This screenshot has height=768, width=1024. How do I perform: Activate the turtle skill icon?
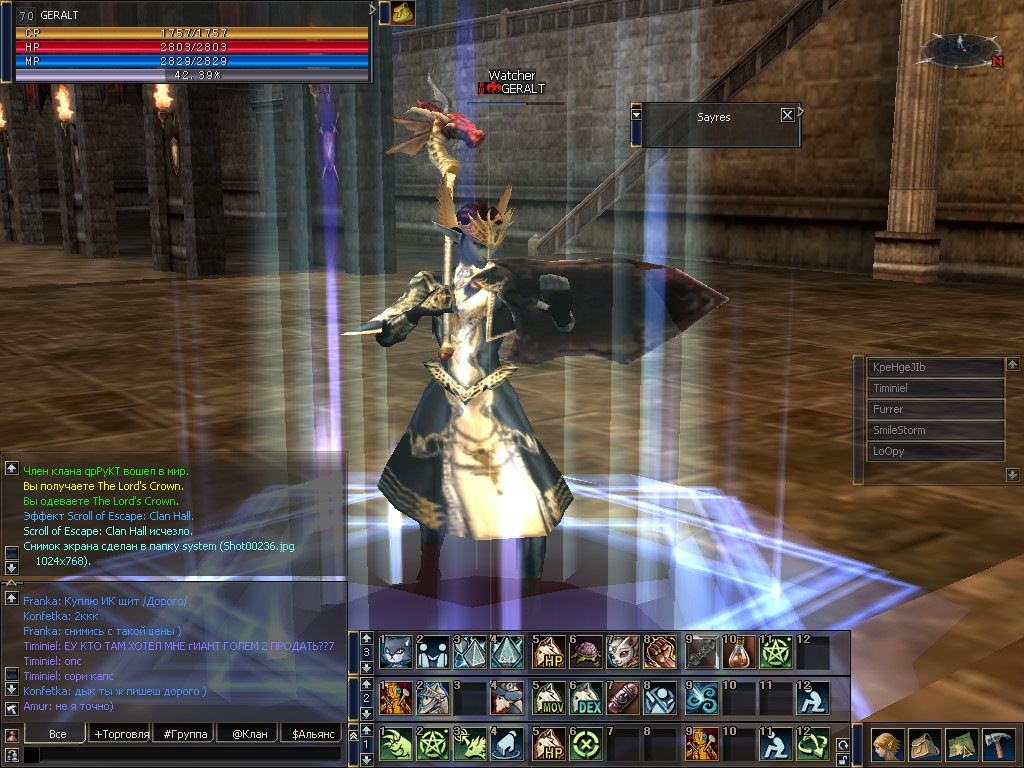coord(586,653)
